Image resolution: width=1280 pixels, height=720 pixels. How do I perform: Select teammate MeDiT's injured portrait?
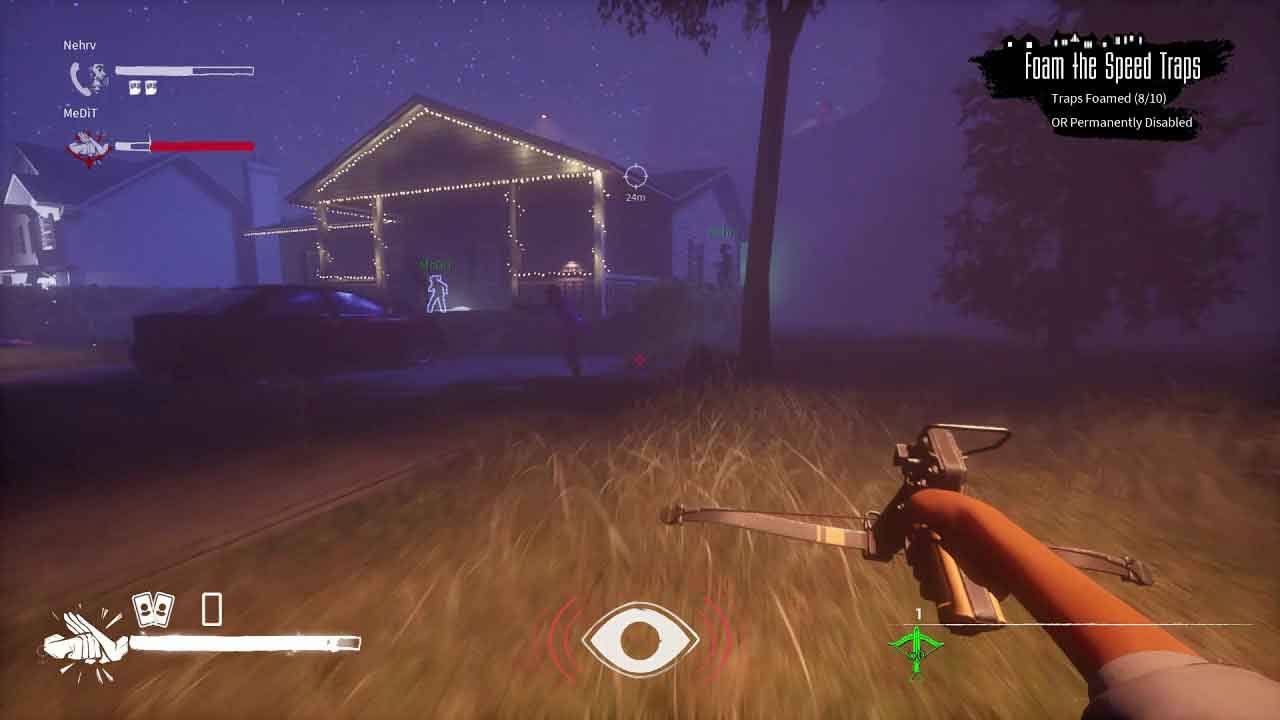pyautogui.click(x=88, y=148)
